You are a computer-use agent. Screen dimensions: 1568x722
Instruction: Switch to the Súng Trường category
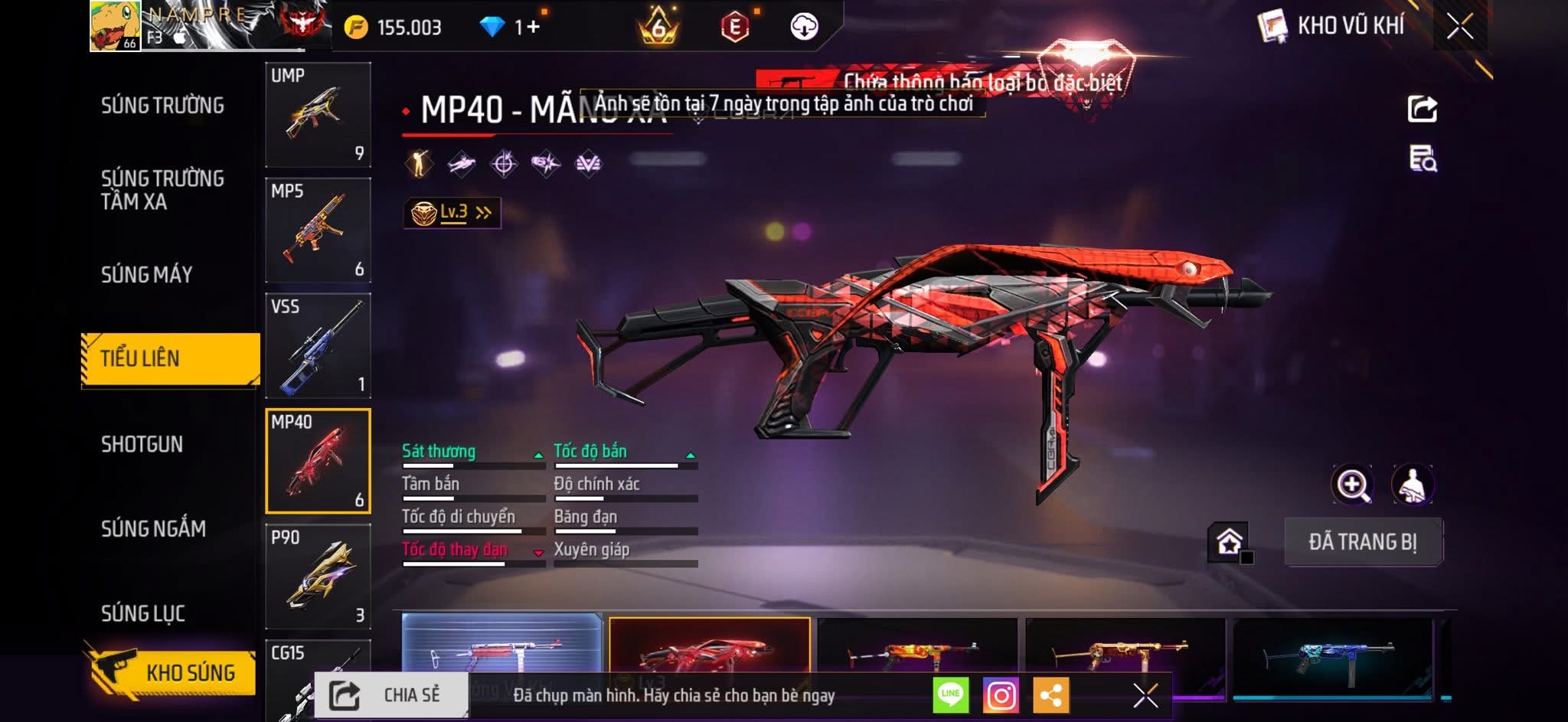click(x=162, y=106)
